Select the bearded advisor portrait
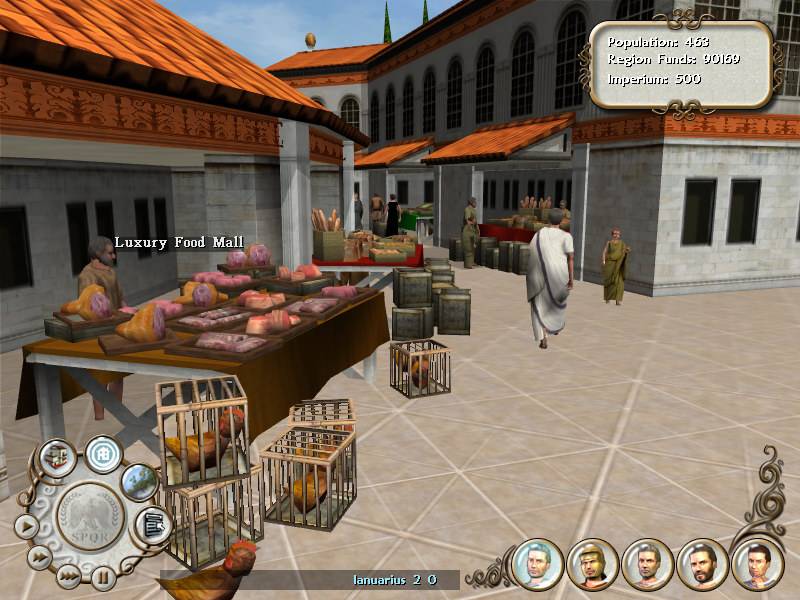This screenshot has height=600, width=800. point(702,565)
